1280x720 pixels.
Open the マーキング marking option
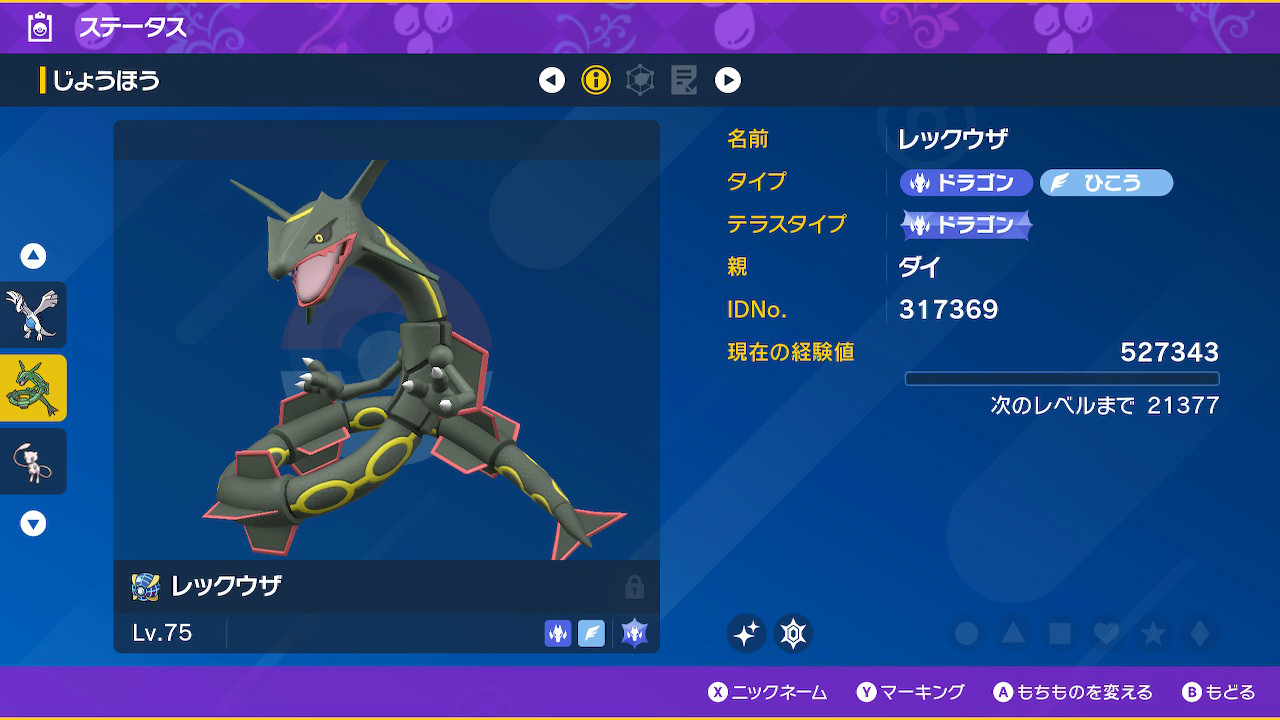coord(911,692)
